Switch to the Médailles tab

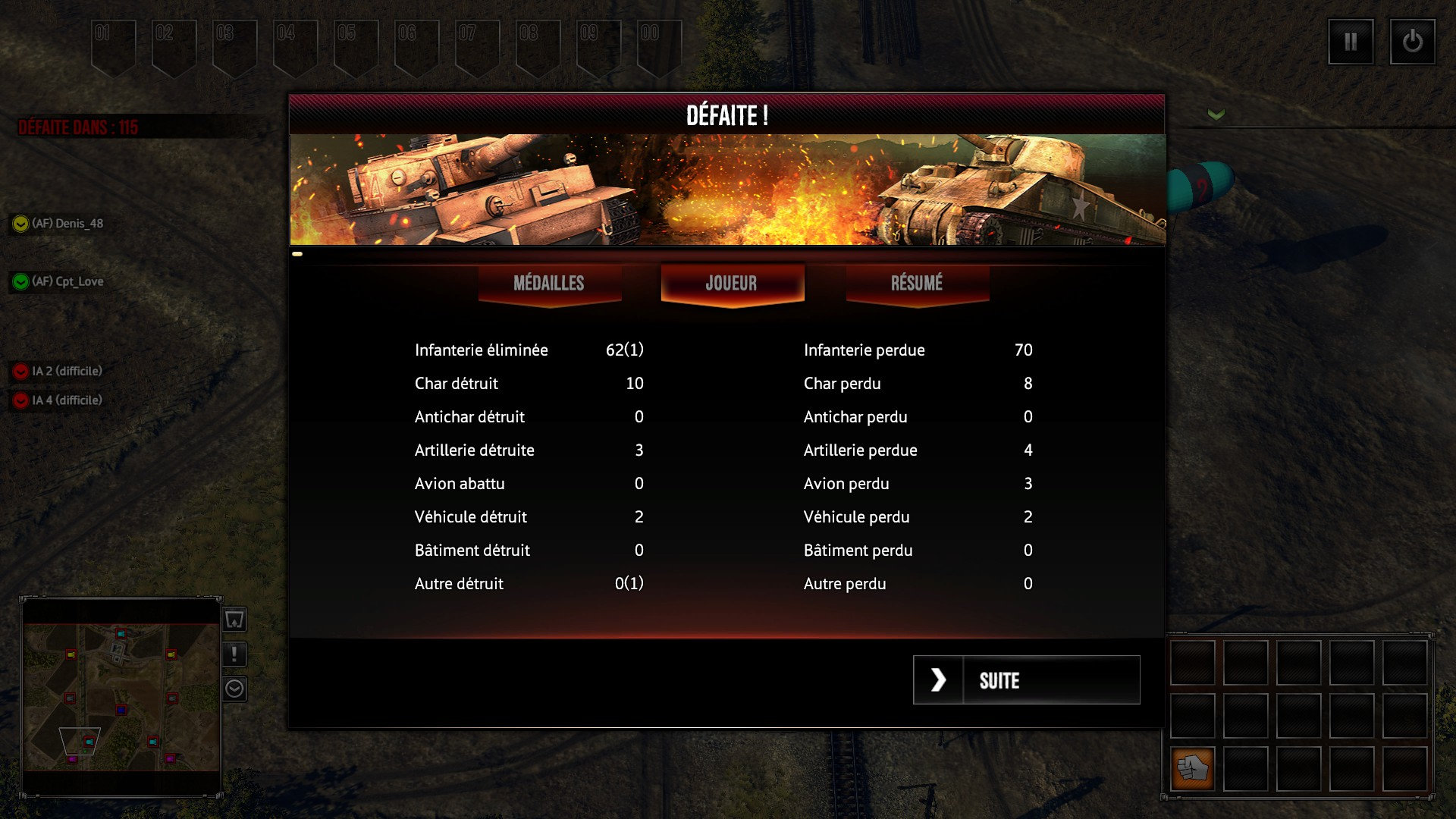(549, 284)
